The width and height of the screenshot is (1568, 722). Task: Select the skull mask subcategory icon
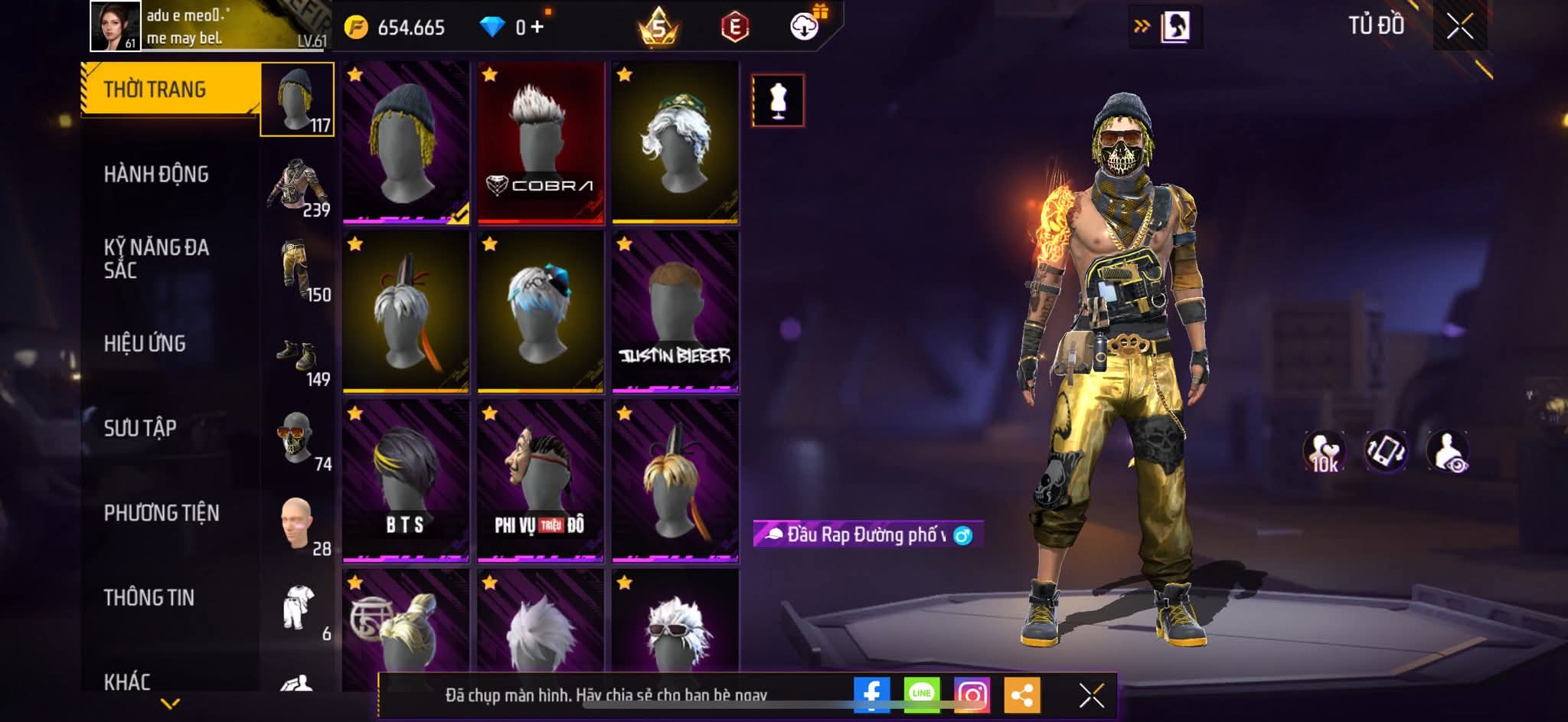pos(297,439)
